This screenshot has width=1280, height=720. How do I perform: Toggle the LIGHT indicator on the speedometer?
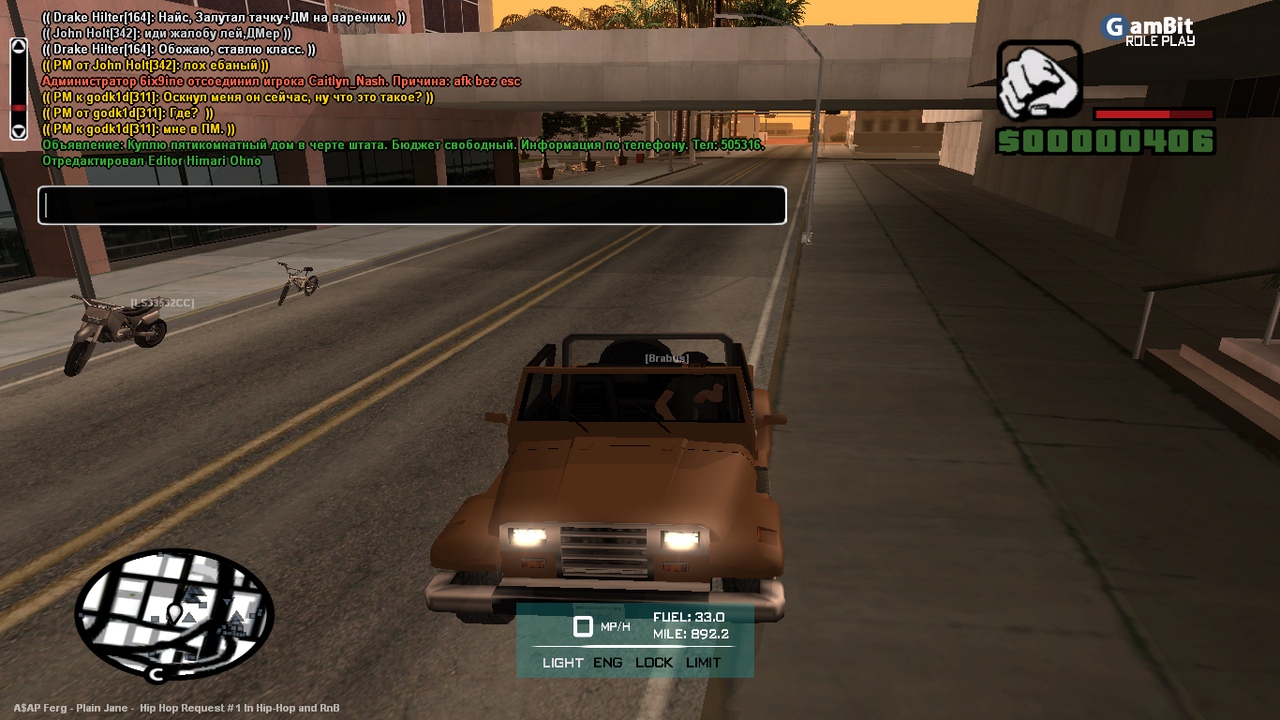(x=563, y=662)
